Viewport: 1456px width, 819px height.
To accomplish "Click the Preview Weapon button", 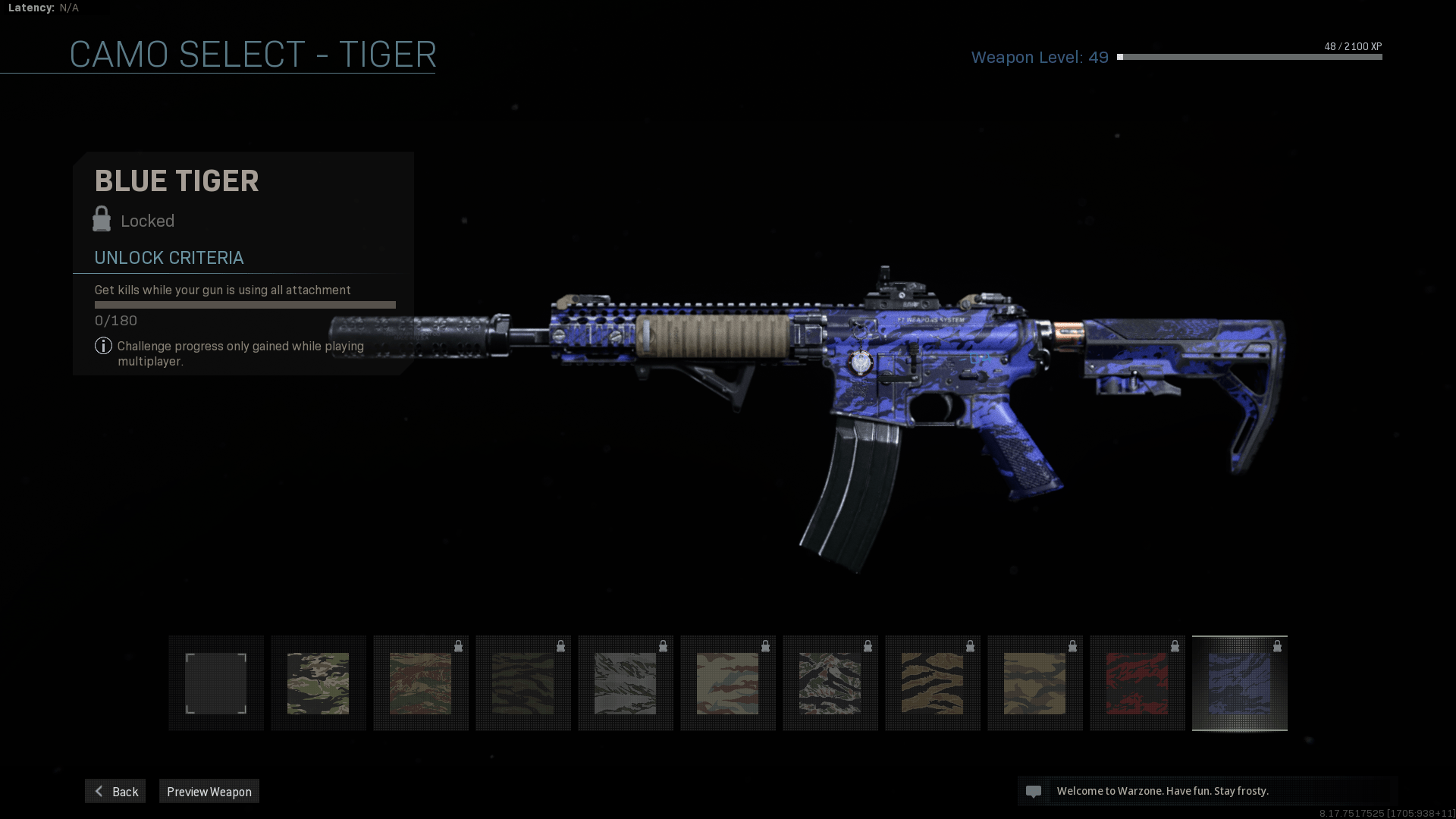I will (x=209, y=791).
